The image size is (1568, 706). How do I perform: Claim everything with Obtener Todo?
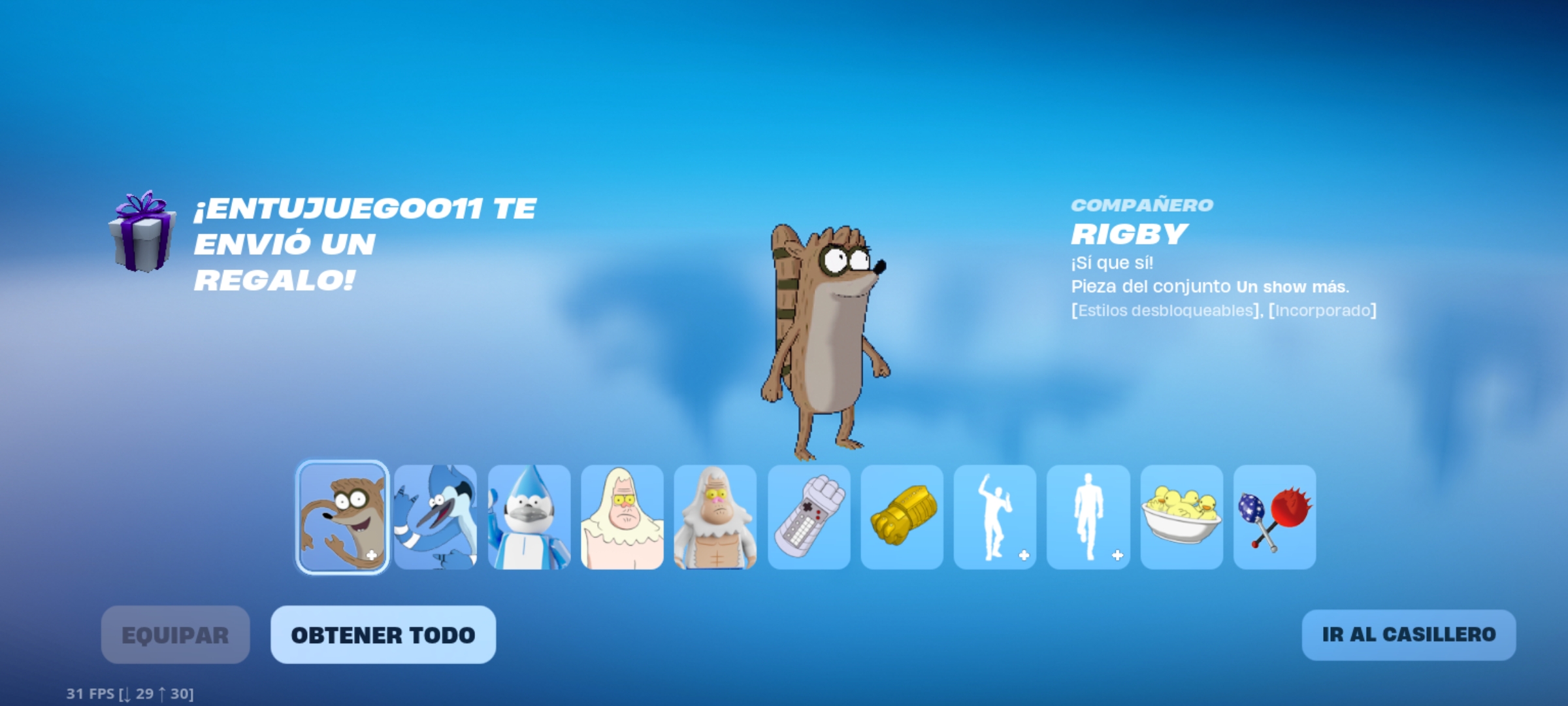coord(383,635)
